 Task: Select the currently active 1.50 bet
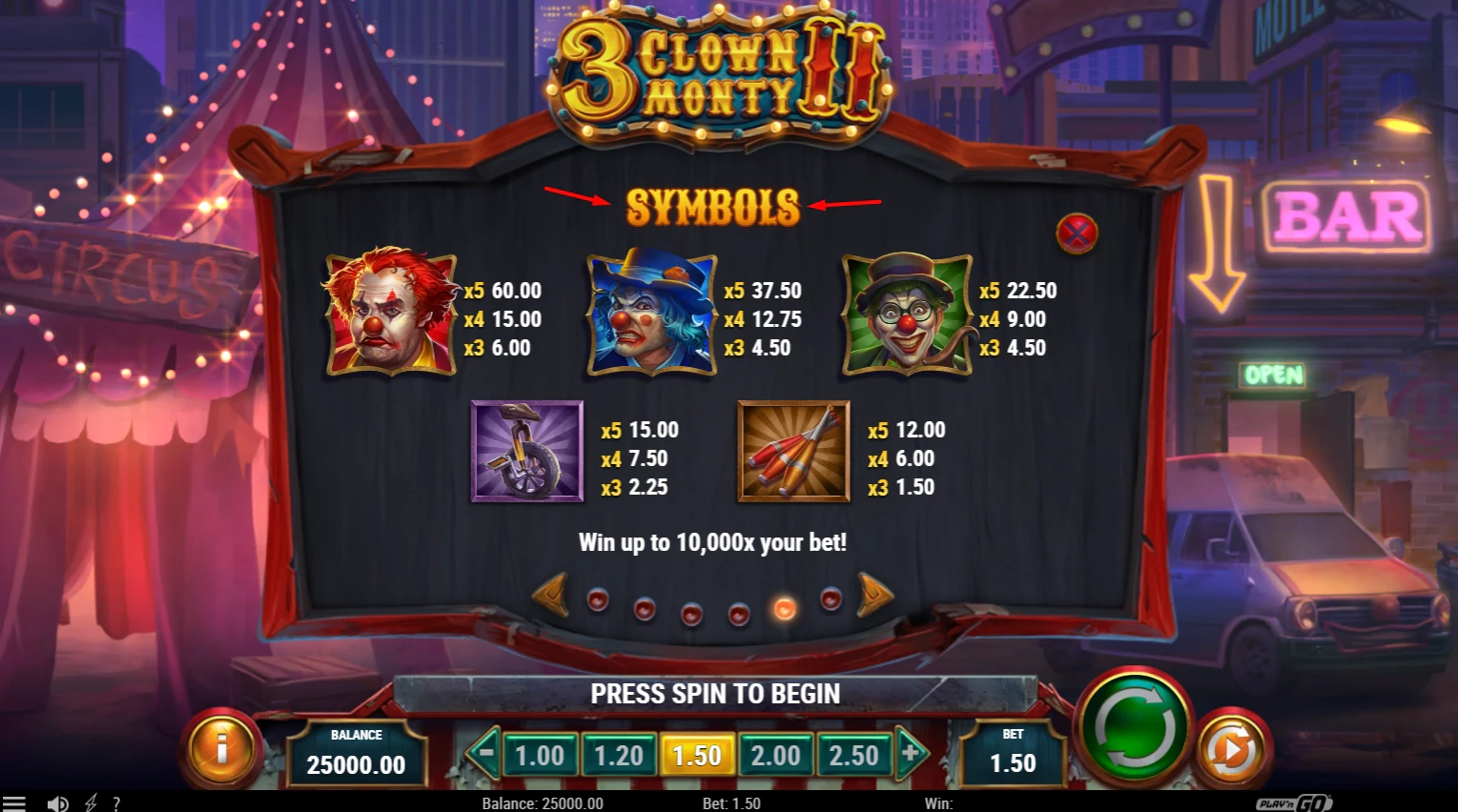tap(698, 754)
